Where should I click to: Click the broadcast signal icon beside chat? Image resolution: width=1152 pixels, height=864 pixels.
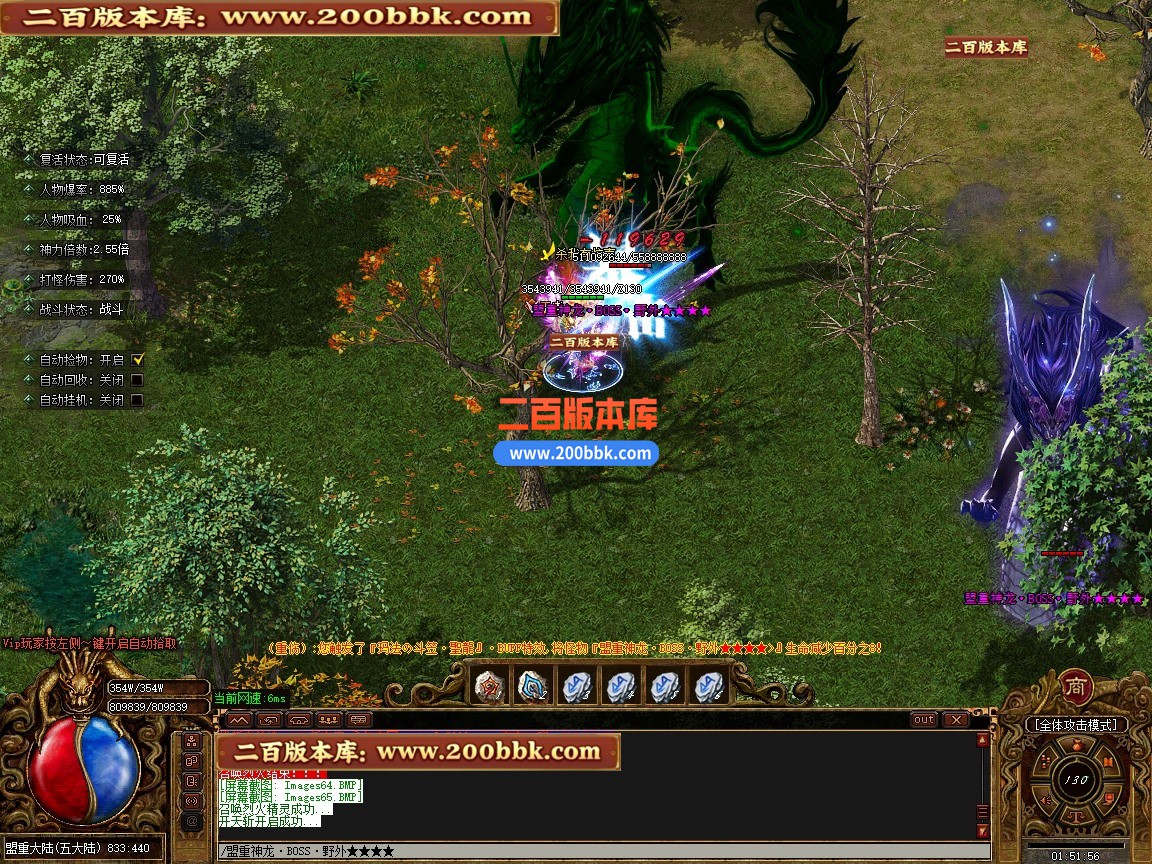[192, 801]
